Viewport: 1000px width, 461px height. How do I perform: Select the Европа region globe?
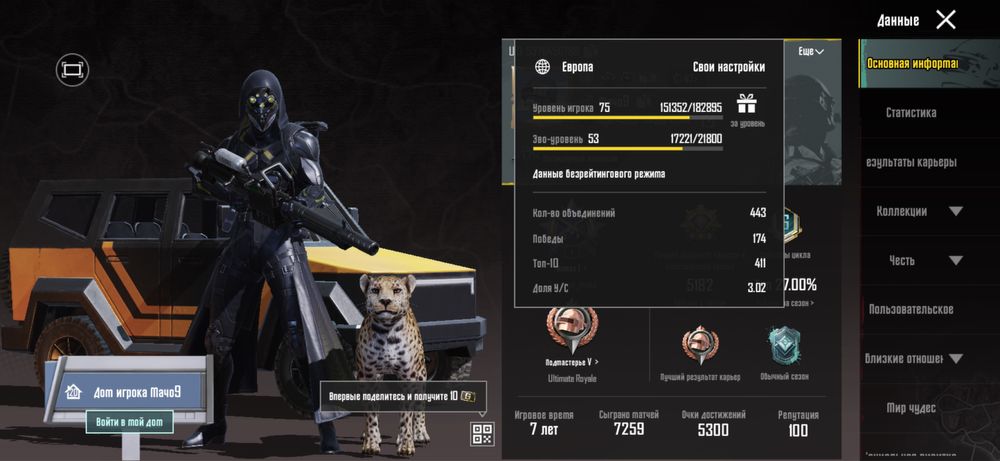point(543,67)
